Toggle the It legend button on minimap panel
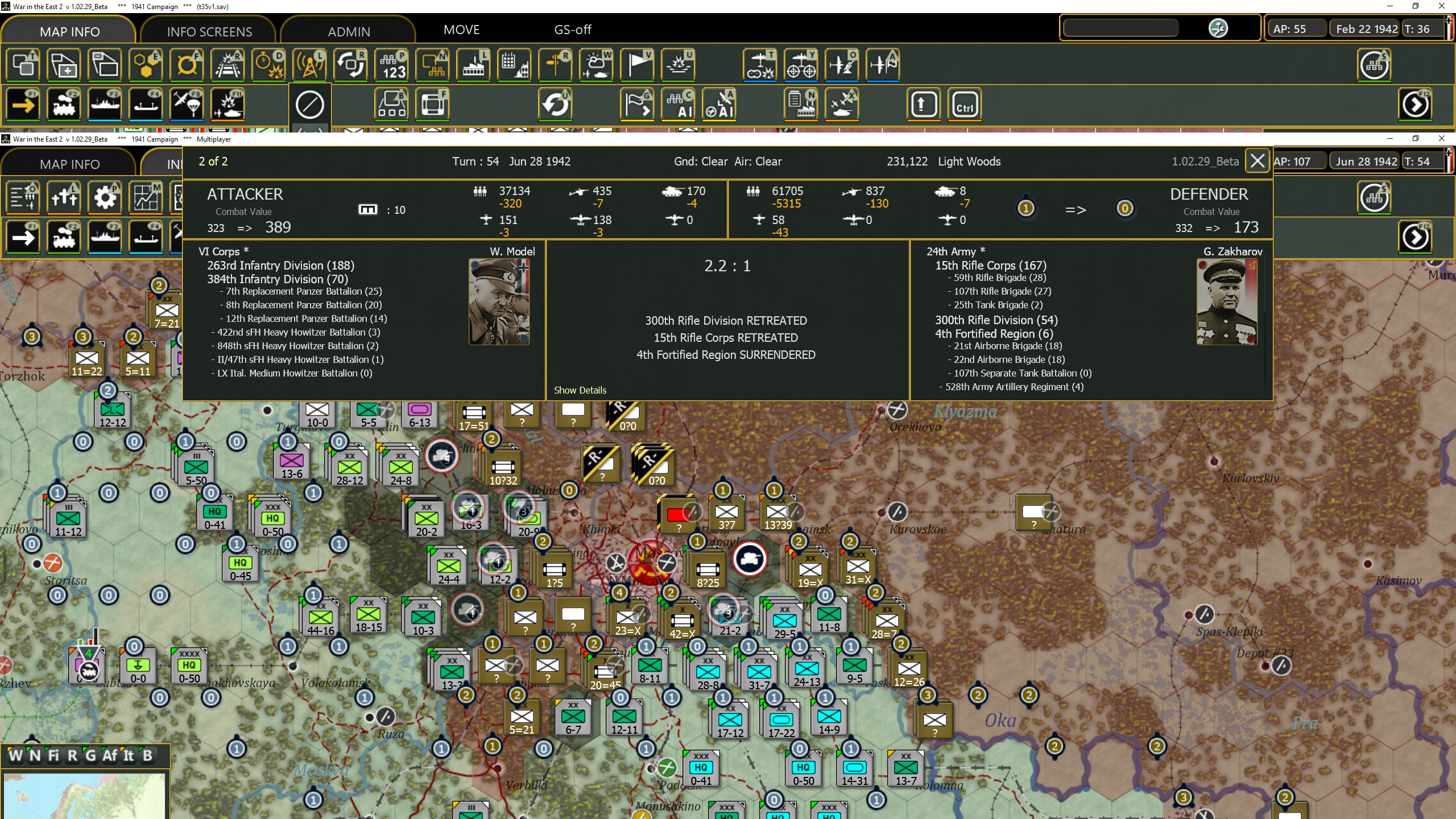The image size is (1456, 819). coord(129,755)
